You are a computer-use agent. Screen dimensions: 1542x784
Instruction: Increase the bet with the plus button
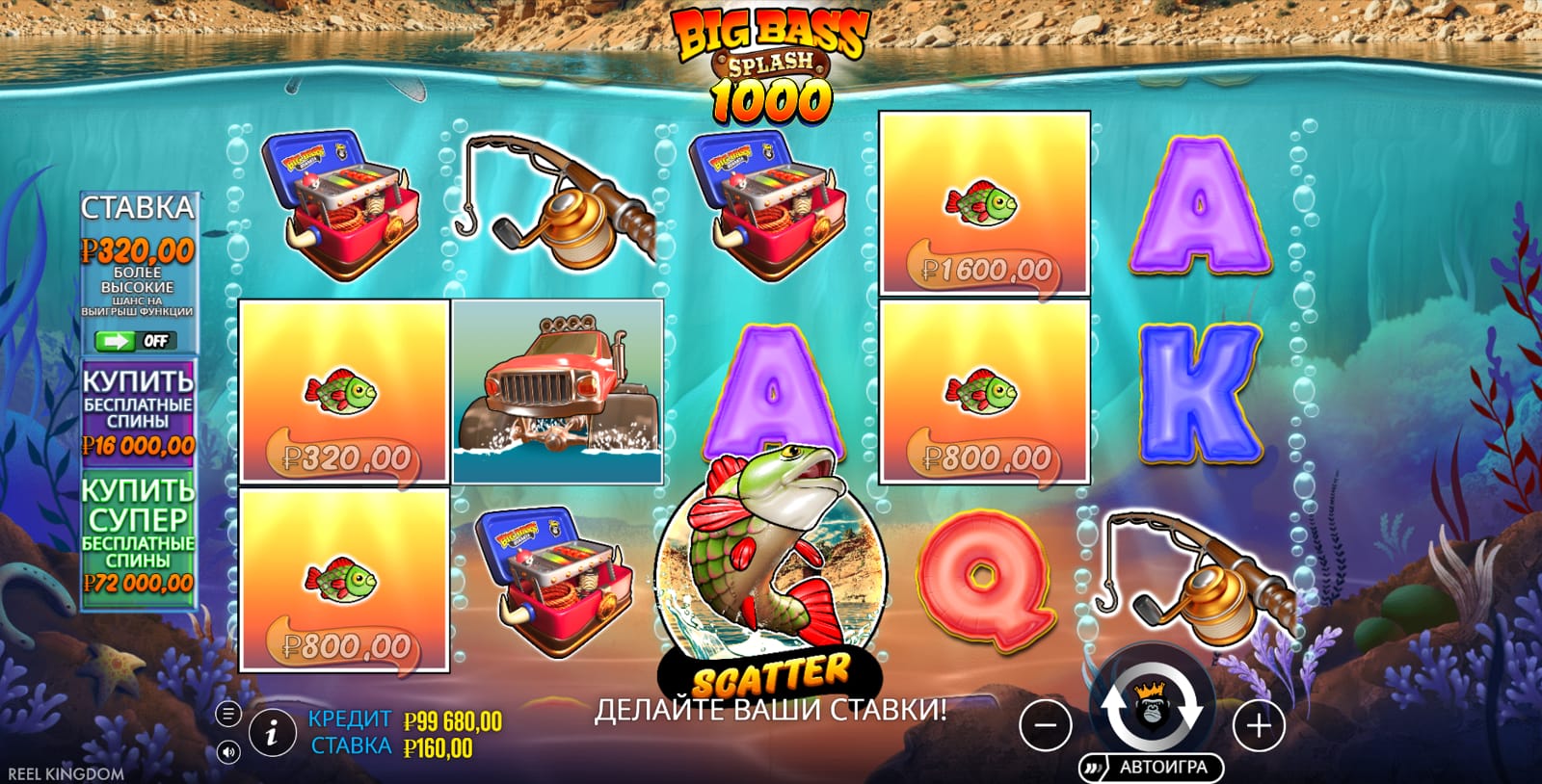coord(1259,725)
